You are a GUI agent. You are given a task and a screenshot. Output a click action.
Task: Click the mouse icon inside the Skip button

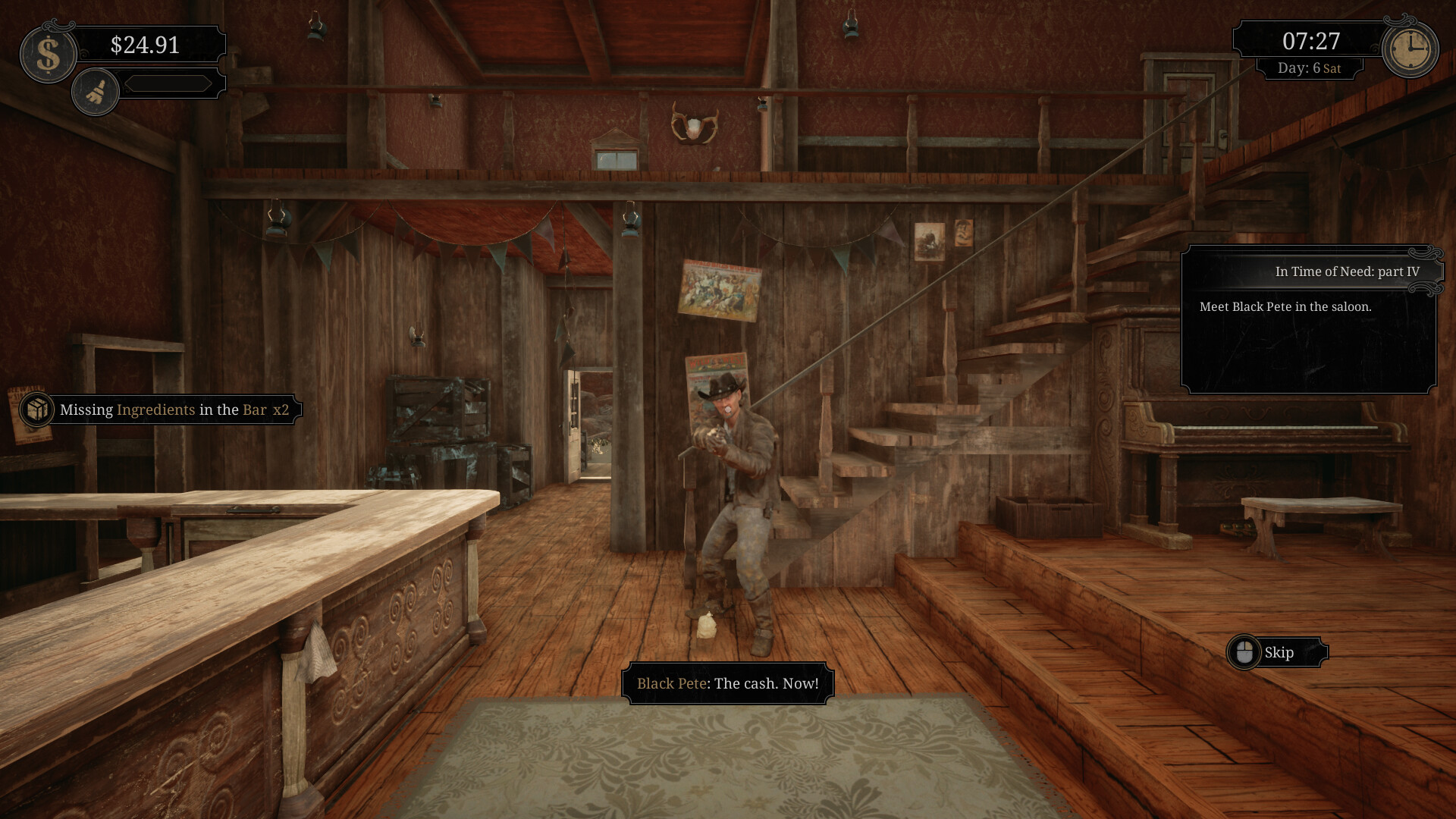click(x=1244, y=652)
